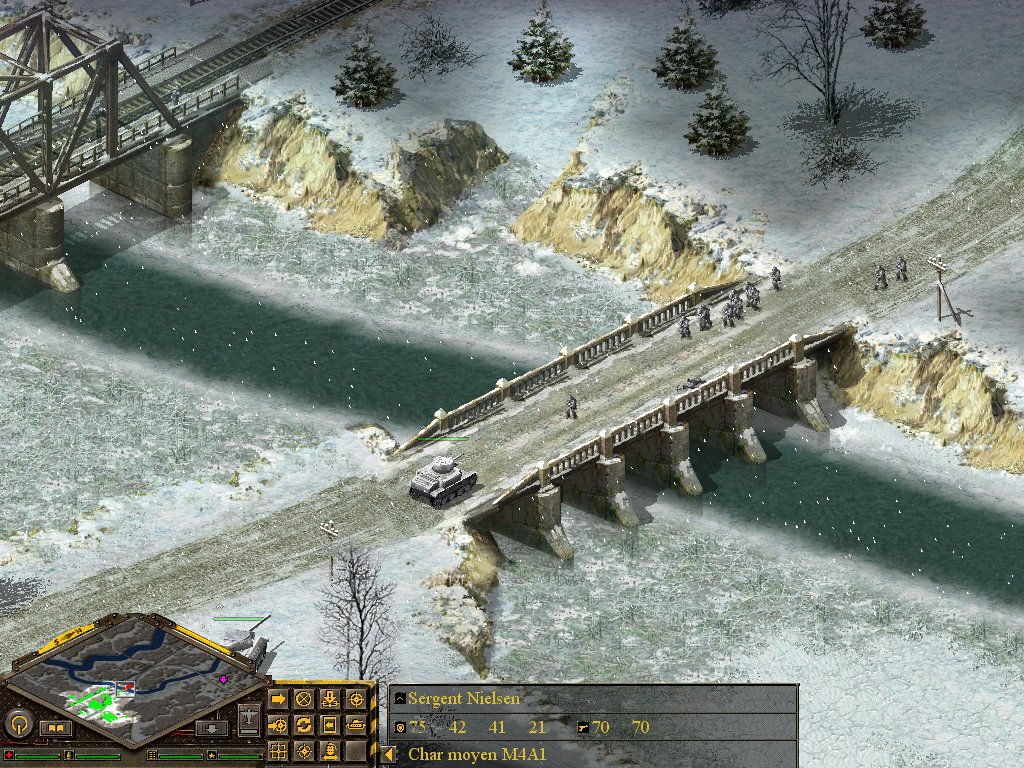Image resolution: width=1024 pixels, height=768 pixels.
Task: Open the aviation plane button
Action: coord(250,718)
